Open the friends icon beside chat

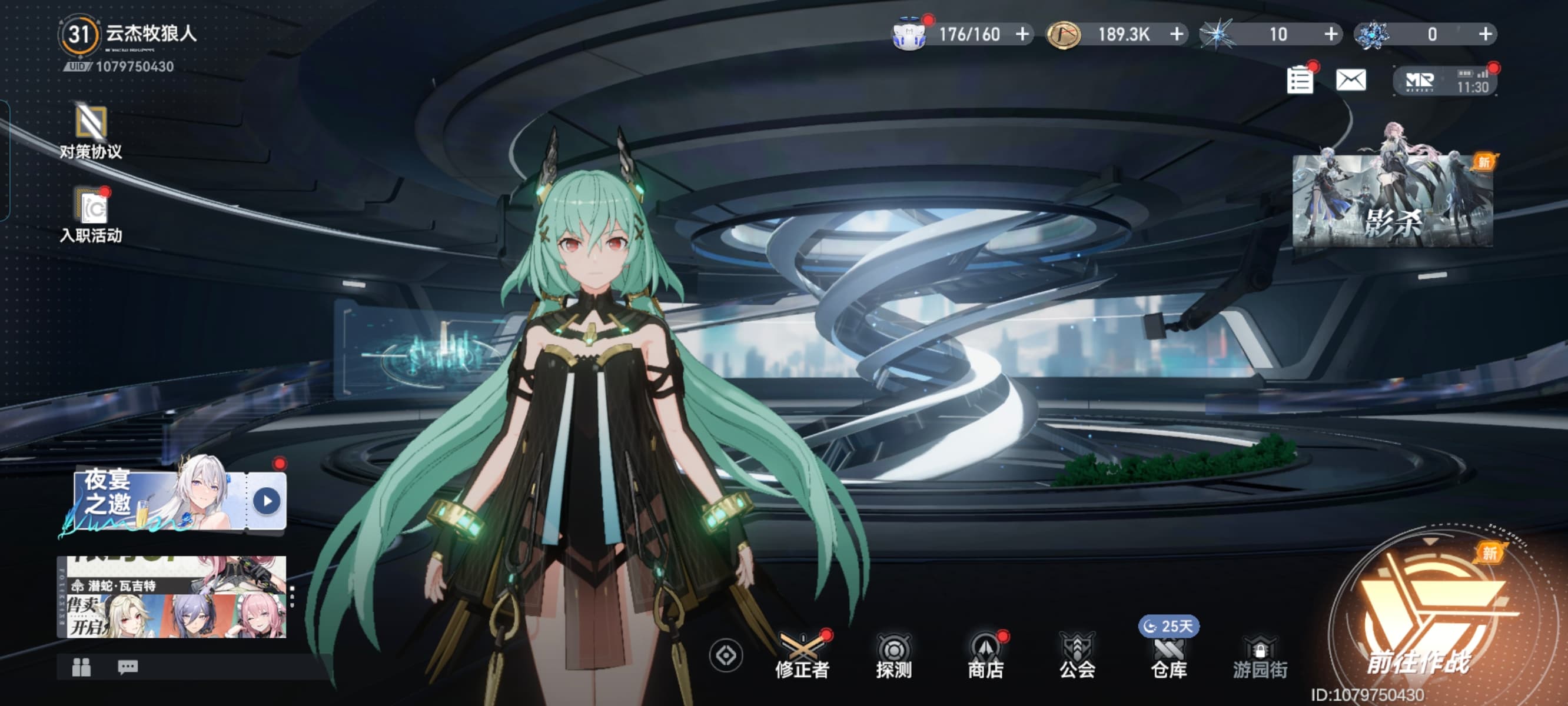[x=82, y=668]
